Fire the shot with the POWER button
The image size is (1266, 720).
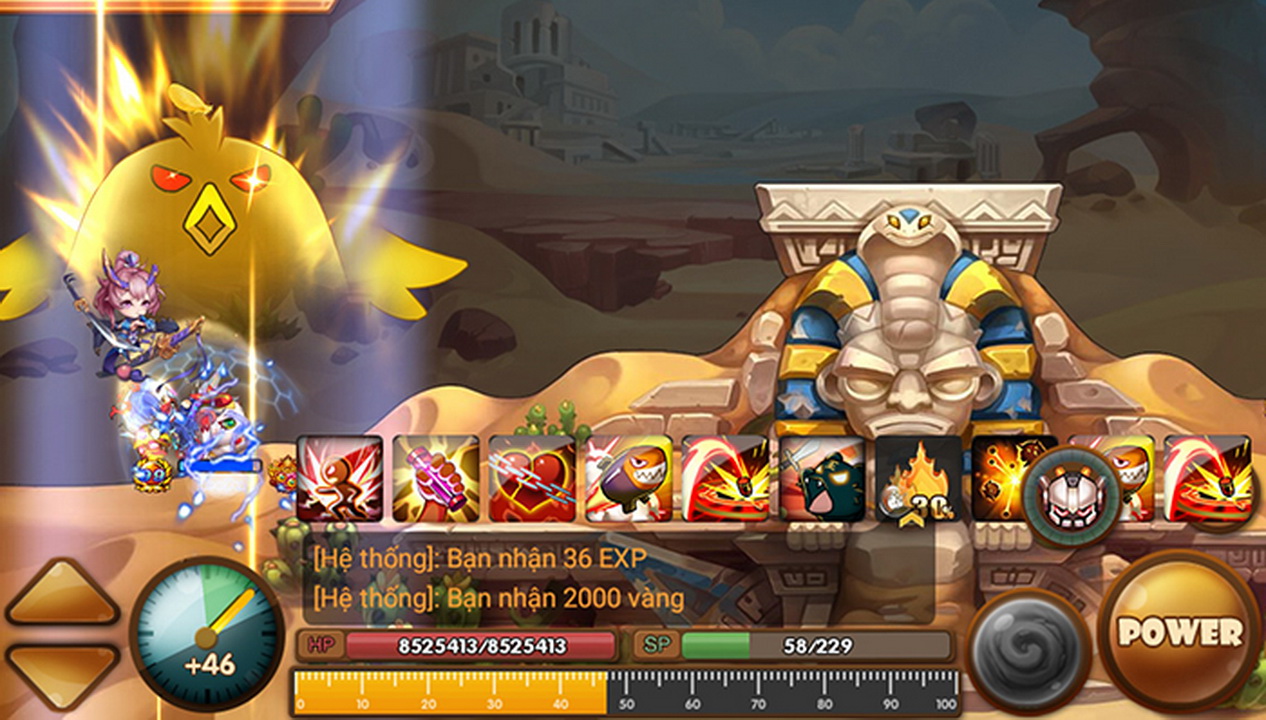1180,630
